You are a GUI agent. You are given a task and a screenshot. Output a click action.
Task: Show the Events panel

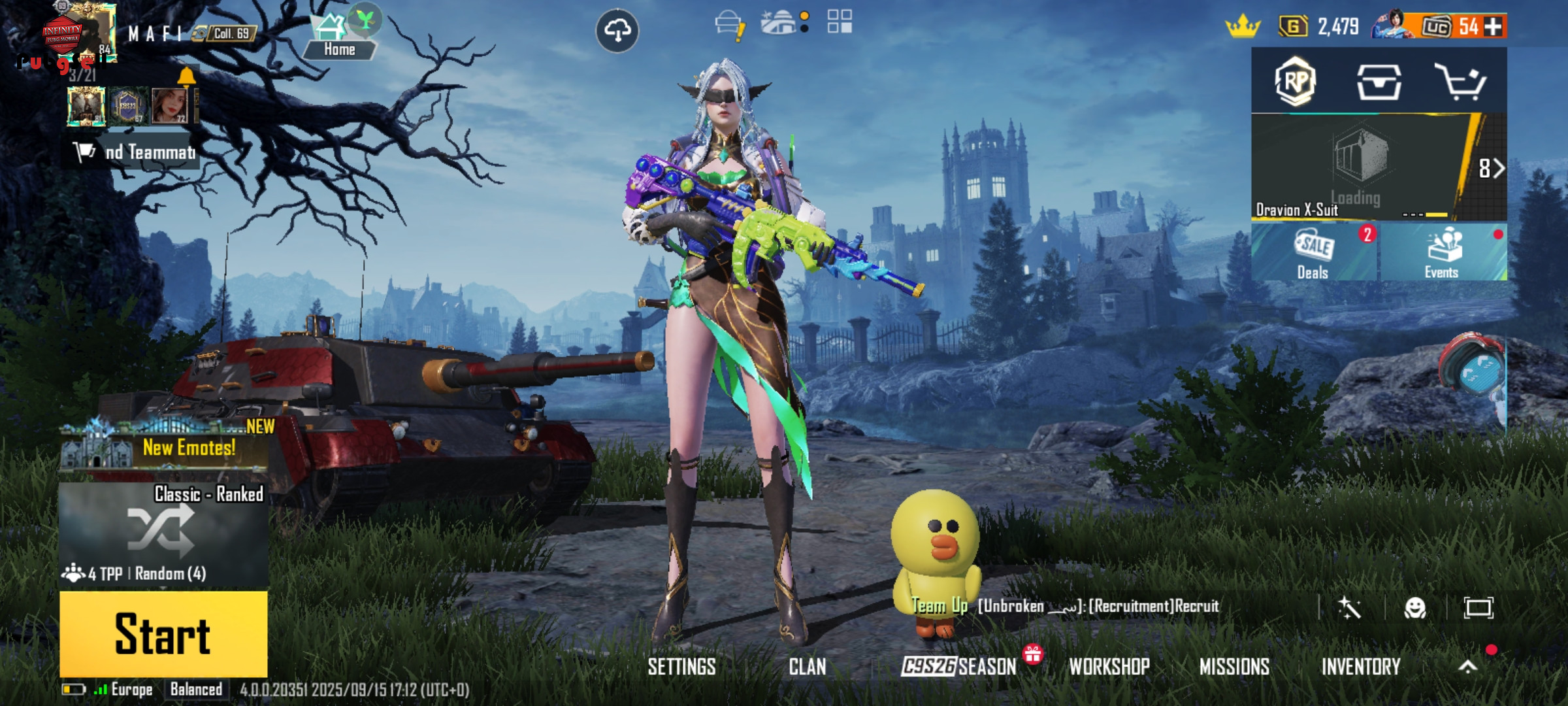pyautogui.click(x=1443, y=254)
